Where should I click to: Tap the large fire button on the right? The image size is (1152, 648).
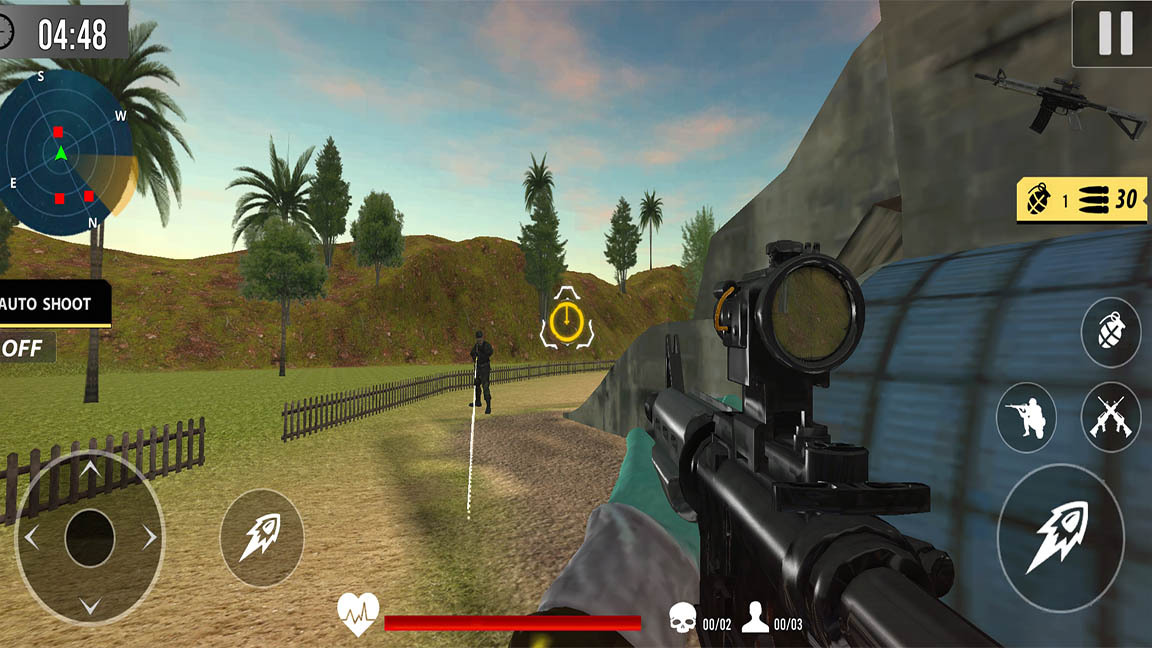pyautogui.click(x=1060, y=538)
